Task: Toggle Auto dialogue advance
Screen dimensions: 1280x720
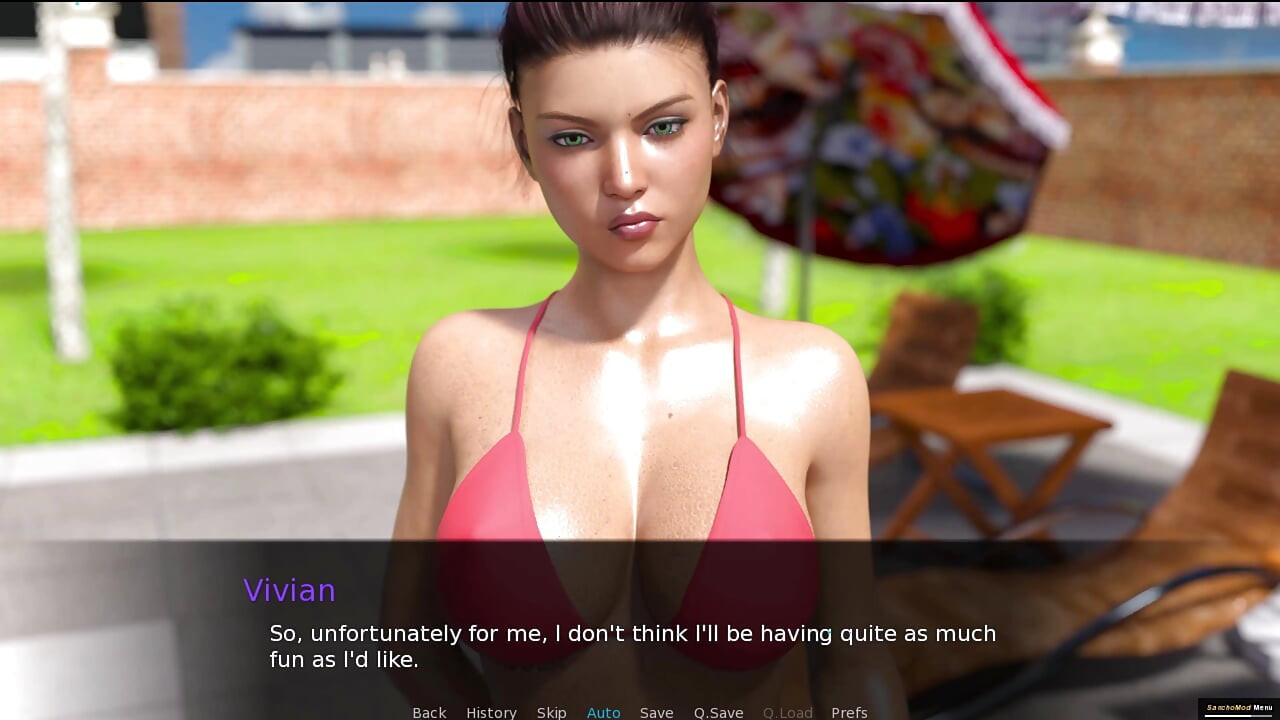Action: pos(603,712)
